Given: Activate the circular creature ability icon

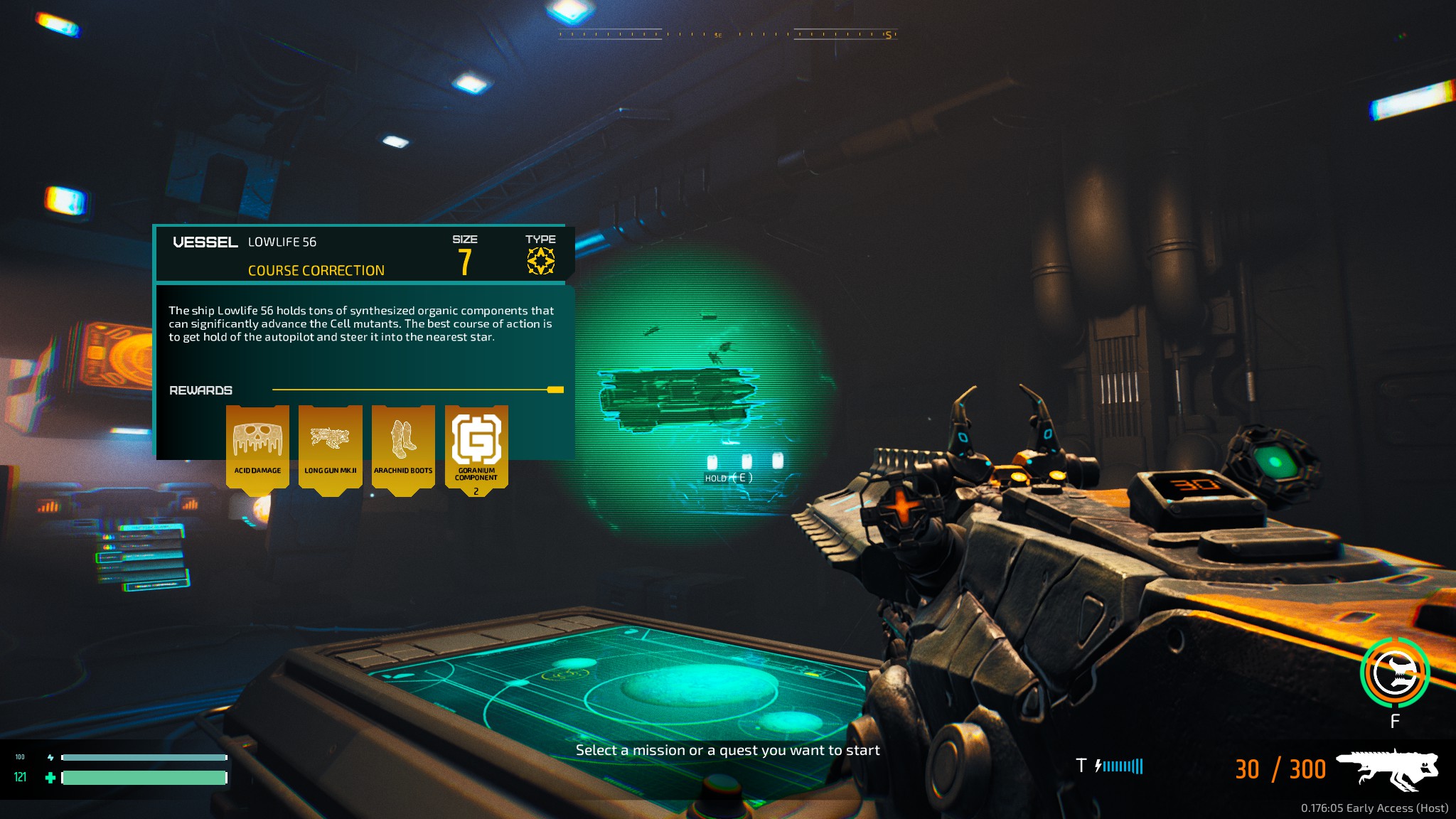Looking at the screenshot, I should click(x=1394, y=673).
